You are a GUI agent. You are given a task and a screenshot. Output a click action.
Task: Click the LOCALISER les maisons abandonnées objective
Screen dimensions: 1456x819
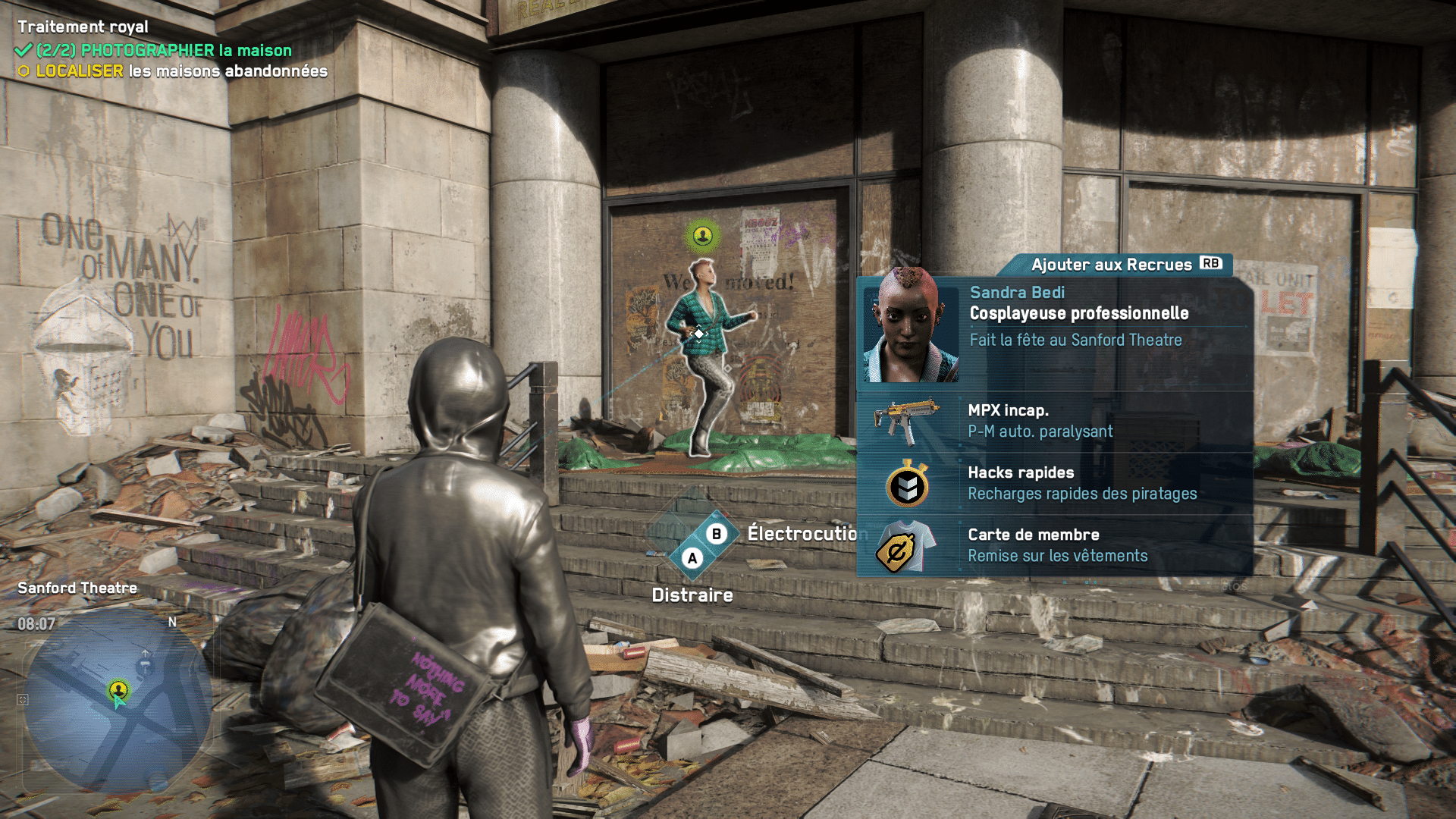180,71
